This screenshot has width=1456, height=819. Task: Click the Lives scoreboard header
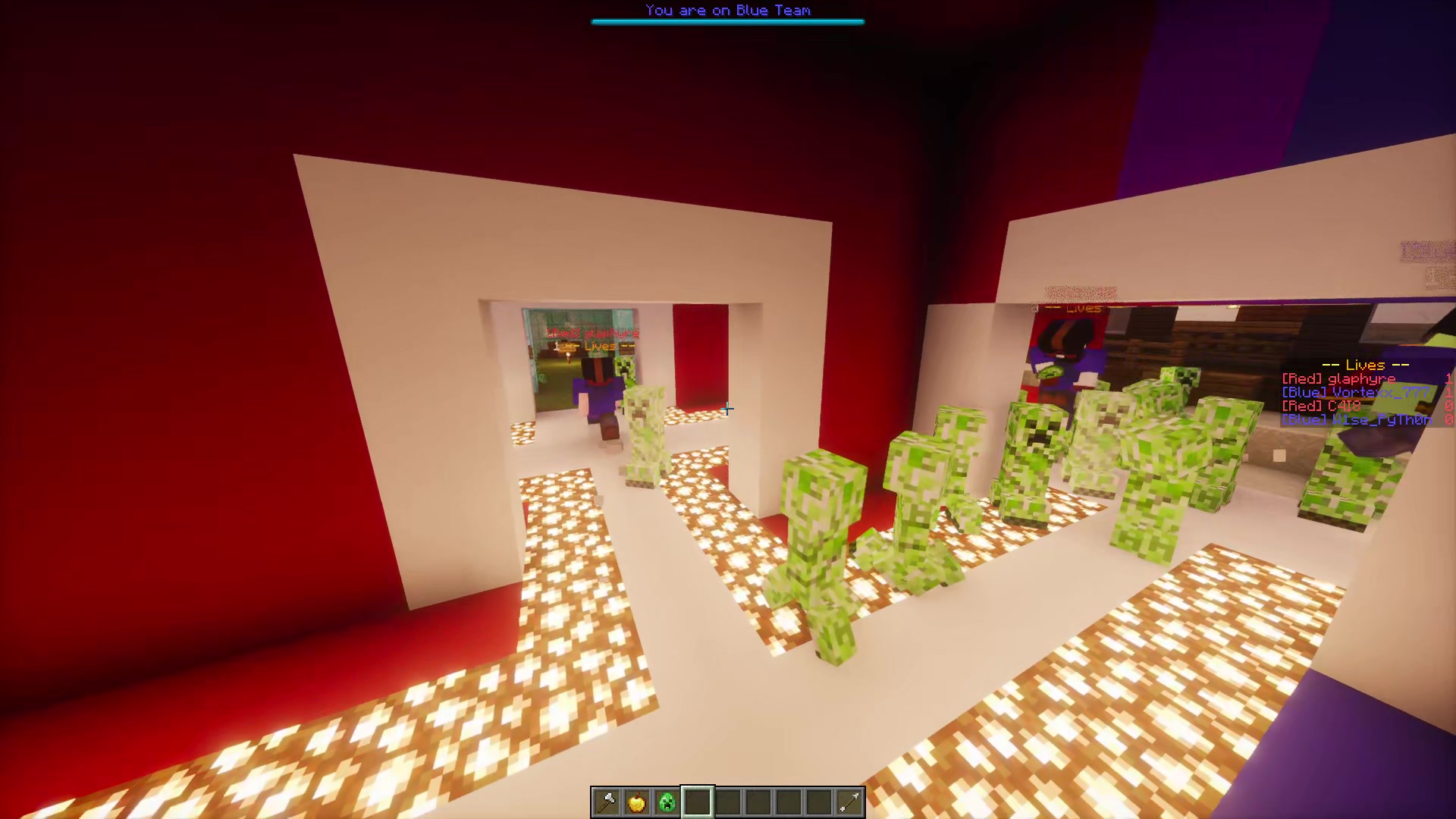[x=1363, y=365]
